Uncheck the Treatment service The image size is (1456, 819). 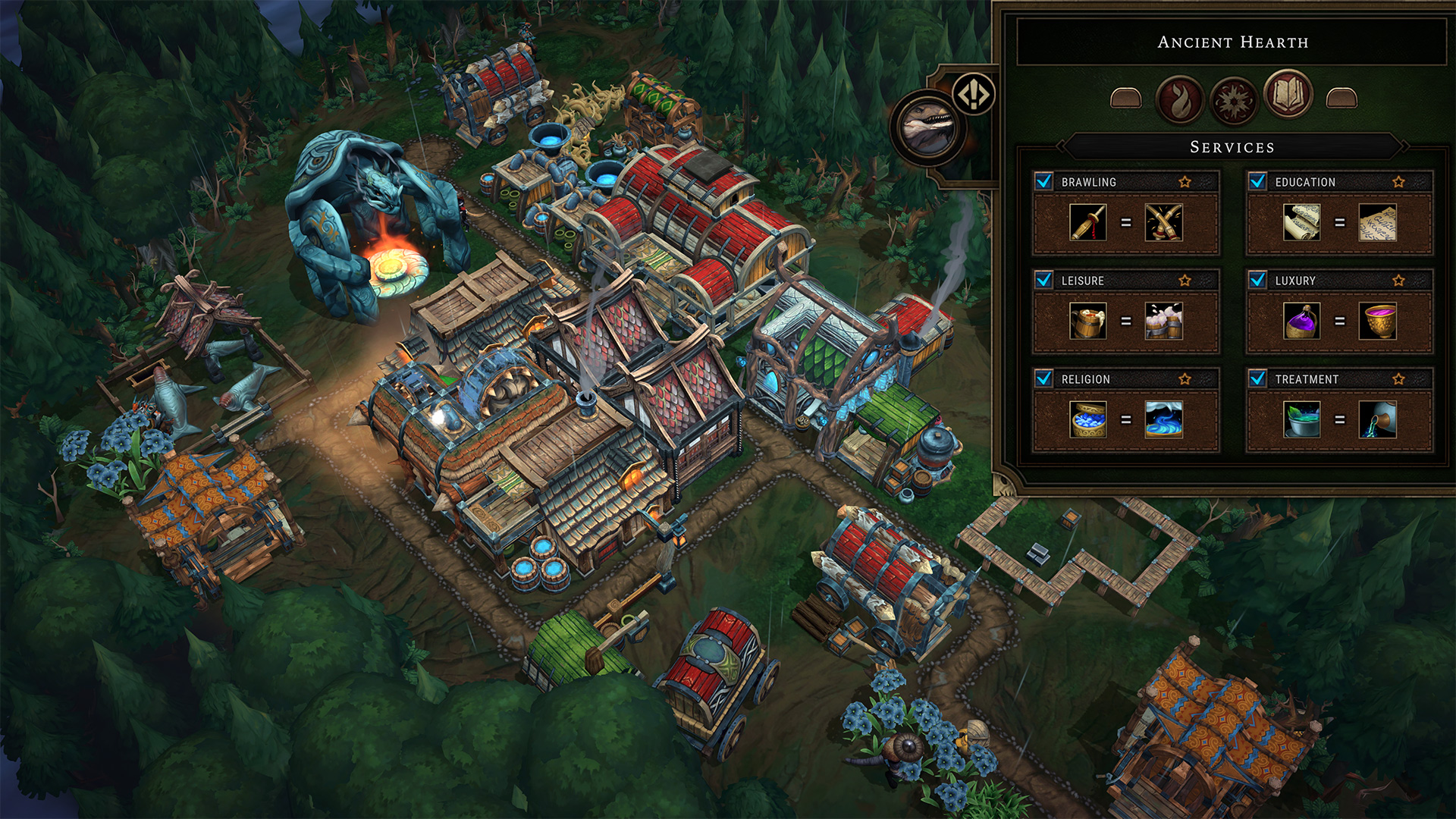pyautogui.click(x=1258, y=378)
